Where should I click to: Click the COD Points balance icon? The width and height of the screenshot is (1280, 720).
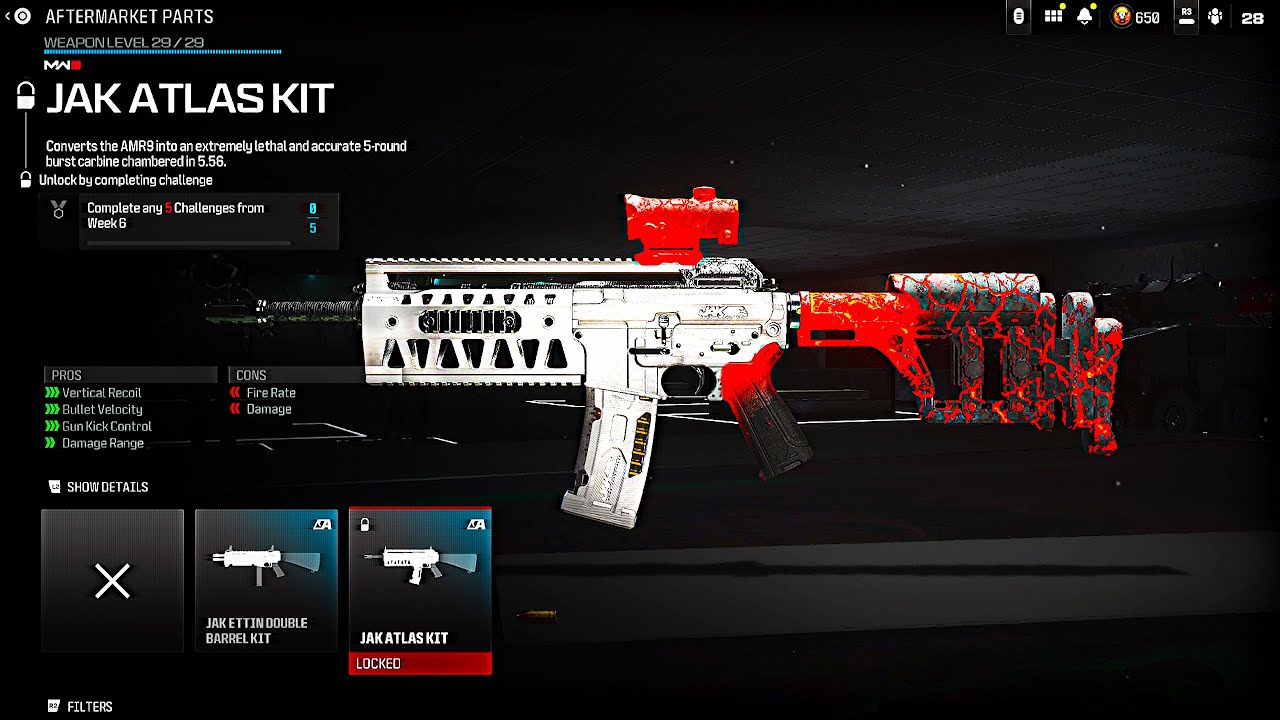point(1122,17)
